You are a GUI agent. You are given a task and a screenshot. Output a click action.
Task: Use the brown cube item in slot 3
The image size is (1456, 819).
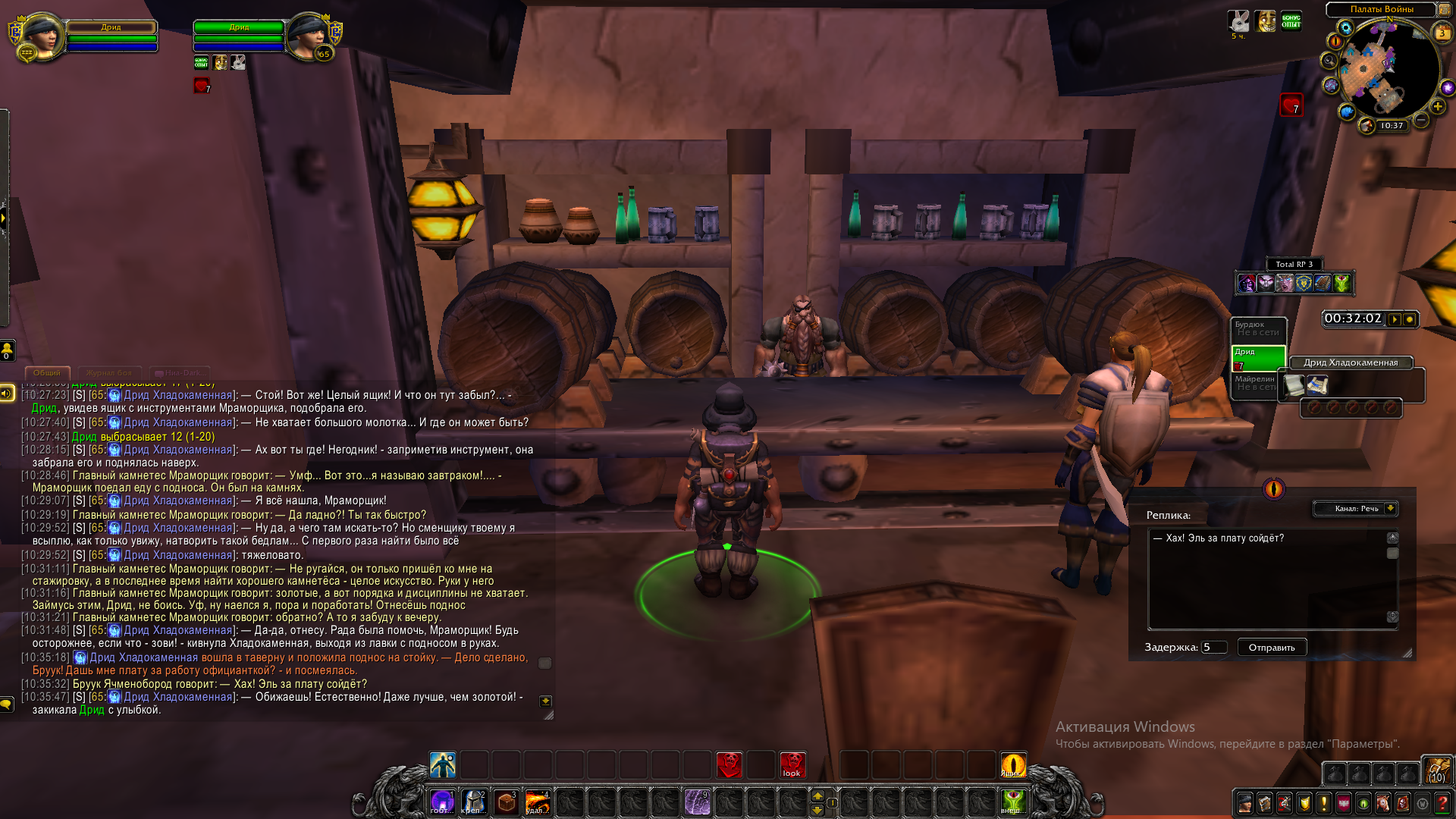coord(506,802)
